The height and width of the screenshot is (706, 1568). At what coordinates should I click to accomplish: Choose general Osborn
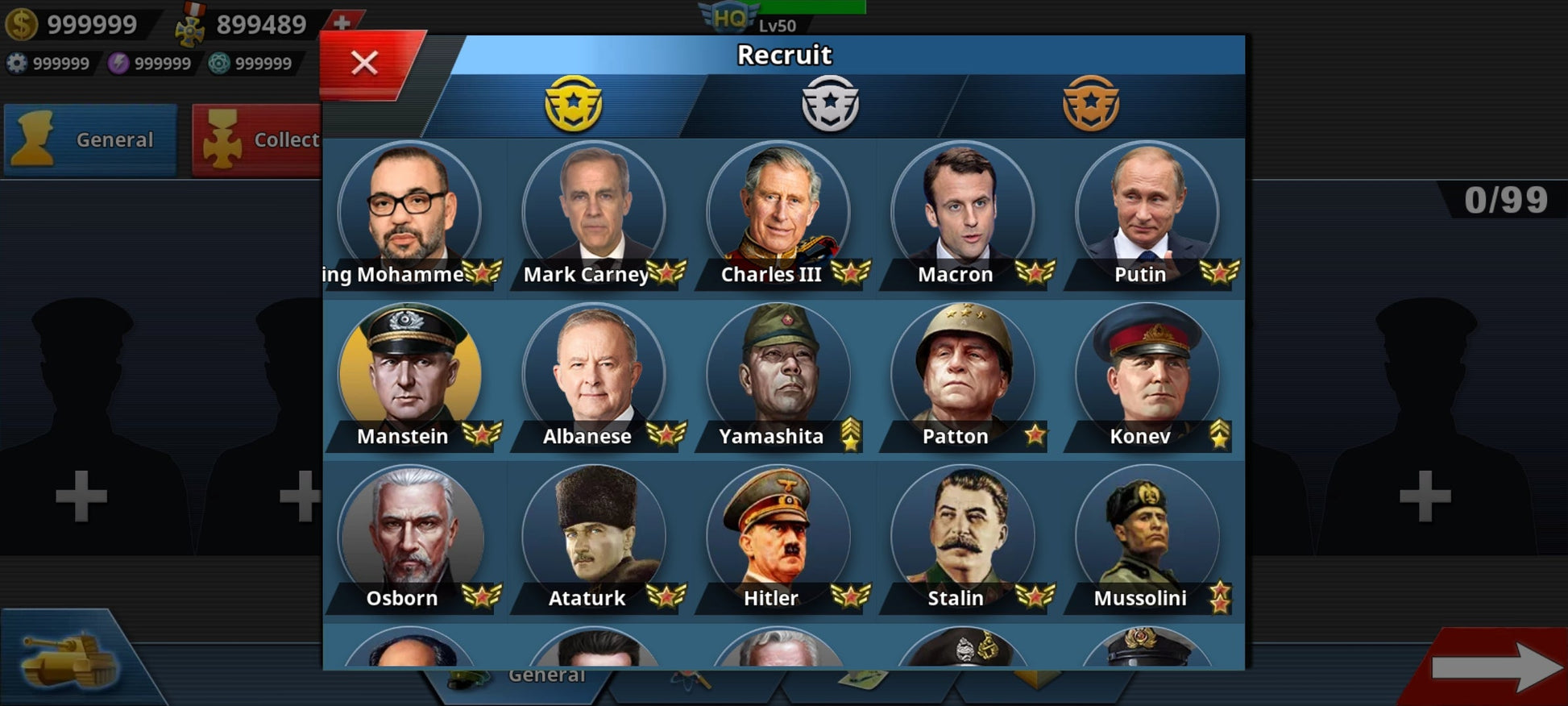click(410, 536)
